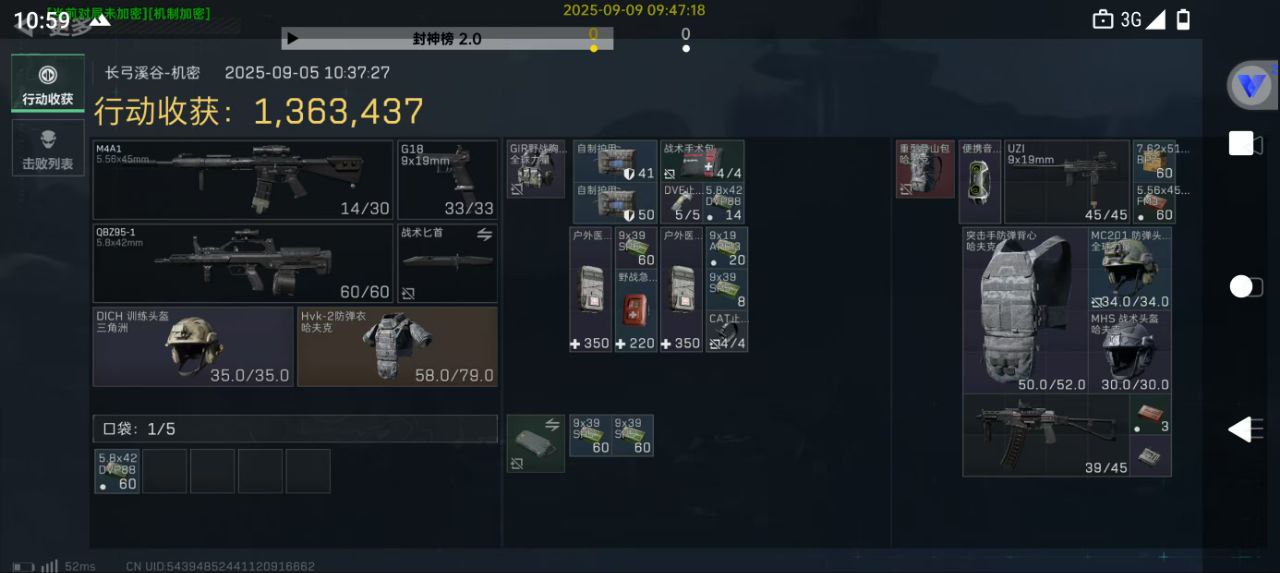Select the MC201 防弹头盔 helmet

(1130, 268)
